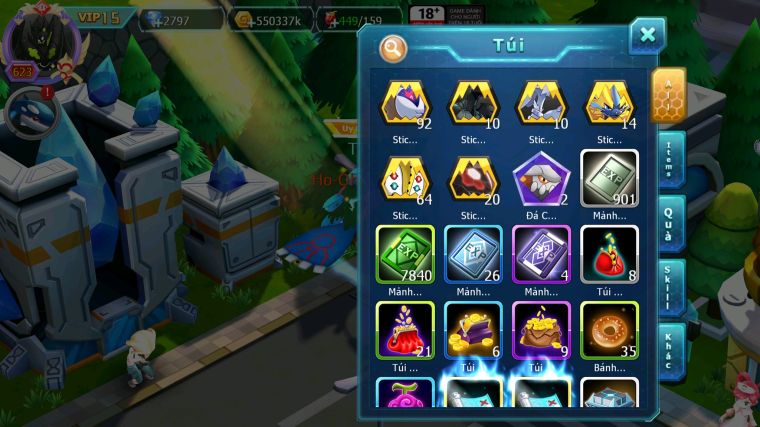
Task: Open the bag search magnifier
Action: [x=395, y=47]
